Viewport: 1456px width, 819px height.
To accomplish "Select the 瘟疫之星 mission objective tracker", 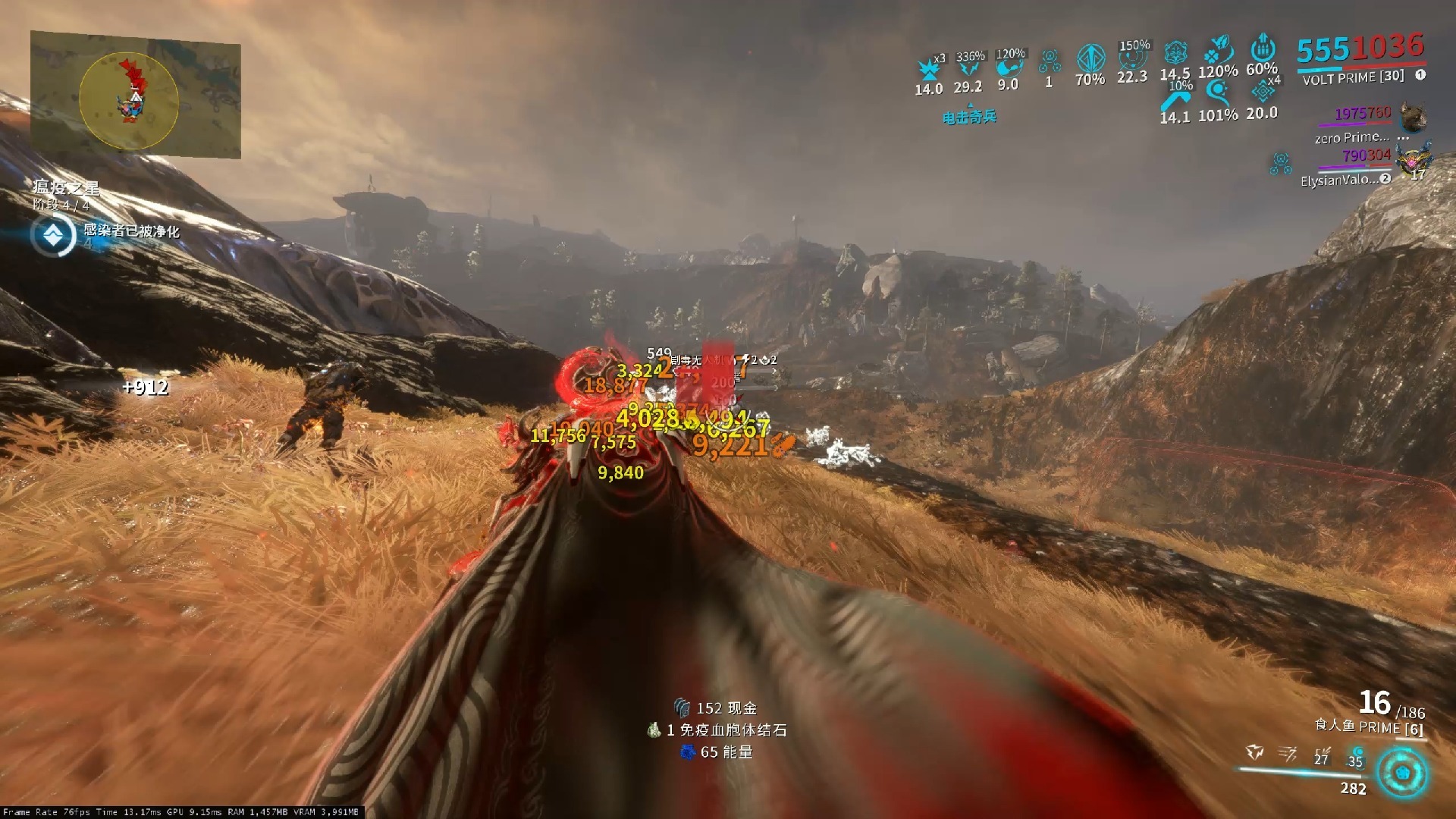I will point(66,188).
